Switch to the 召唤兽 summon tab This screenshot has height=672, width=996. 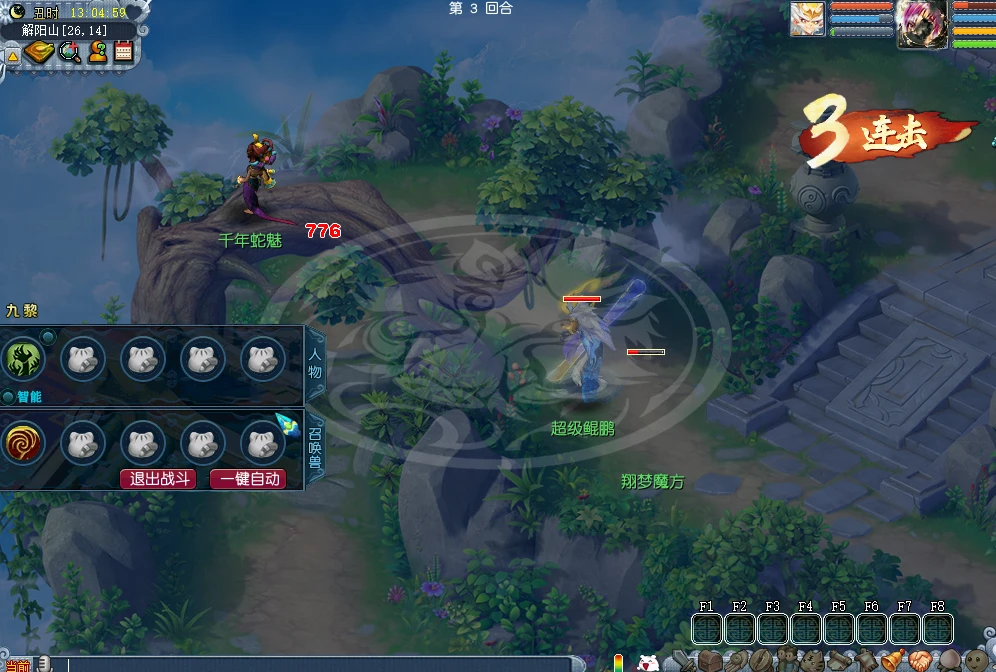316,448
